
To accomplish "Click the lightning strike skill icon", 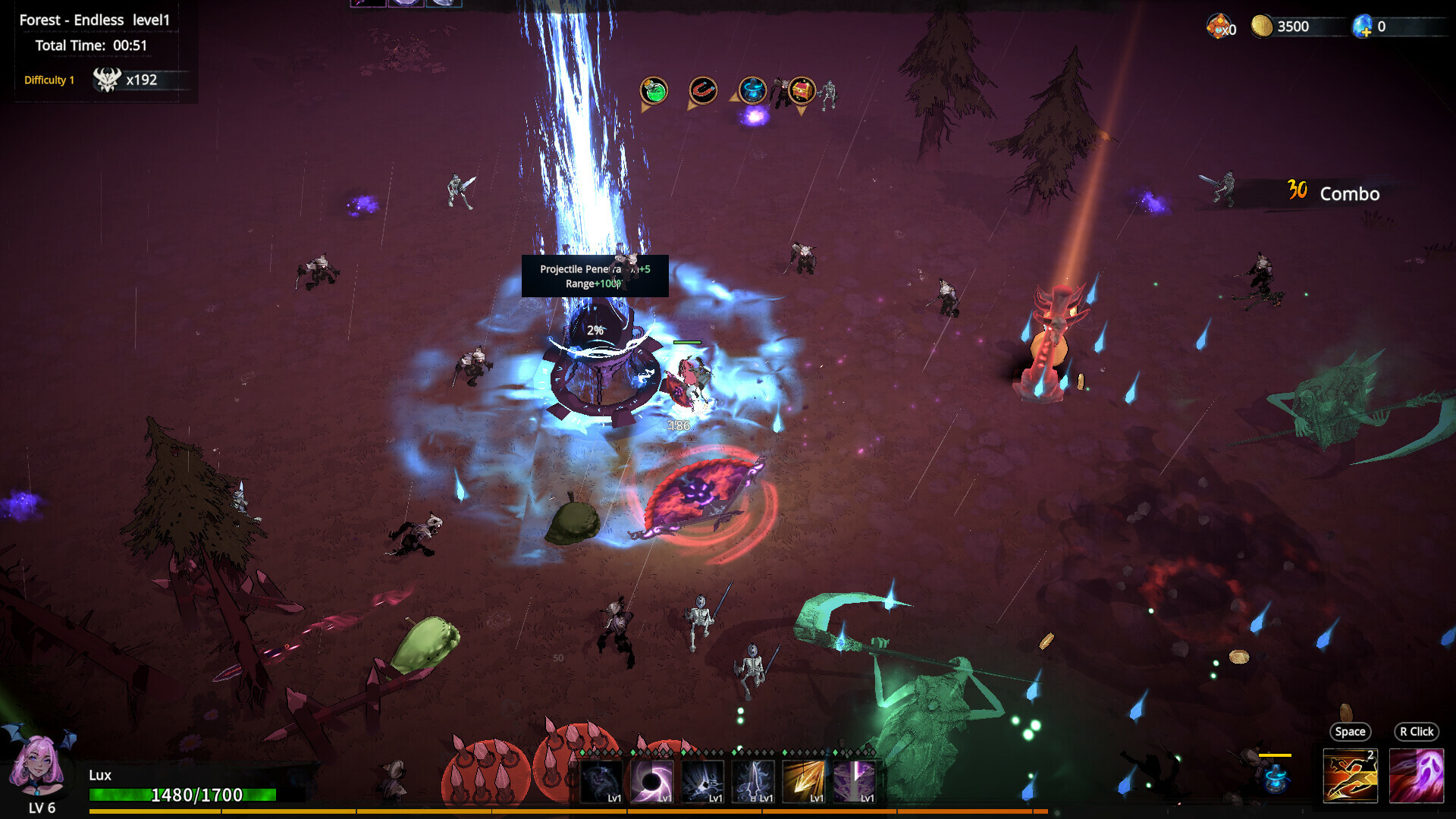I will tap(703, 781).
